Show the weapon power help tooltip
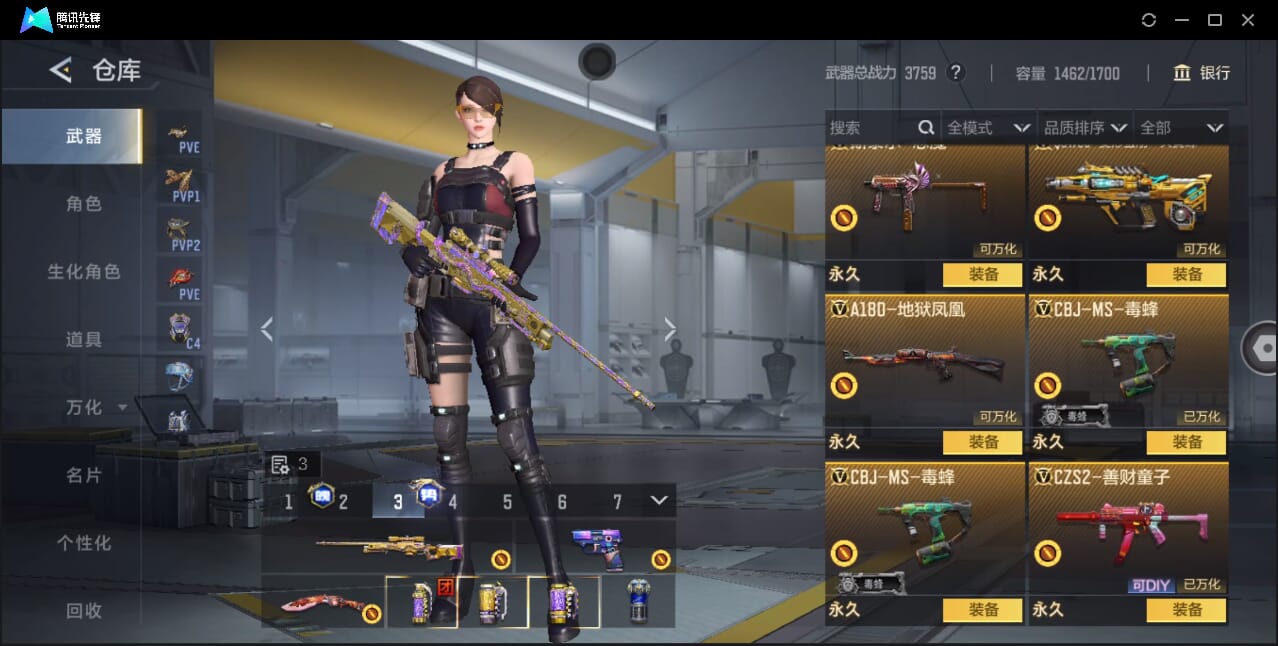Viewport: 1278px width, 646px height. coord(956,73)
